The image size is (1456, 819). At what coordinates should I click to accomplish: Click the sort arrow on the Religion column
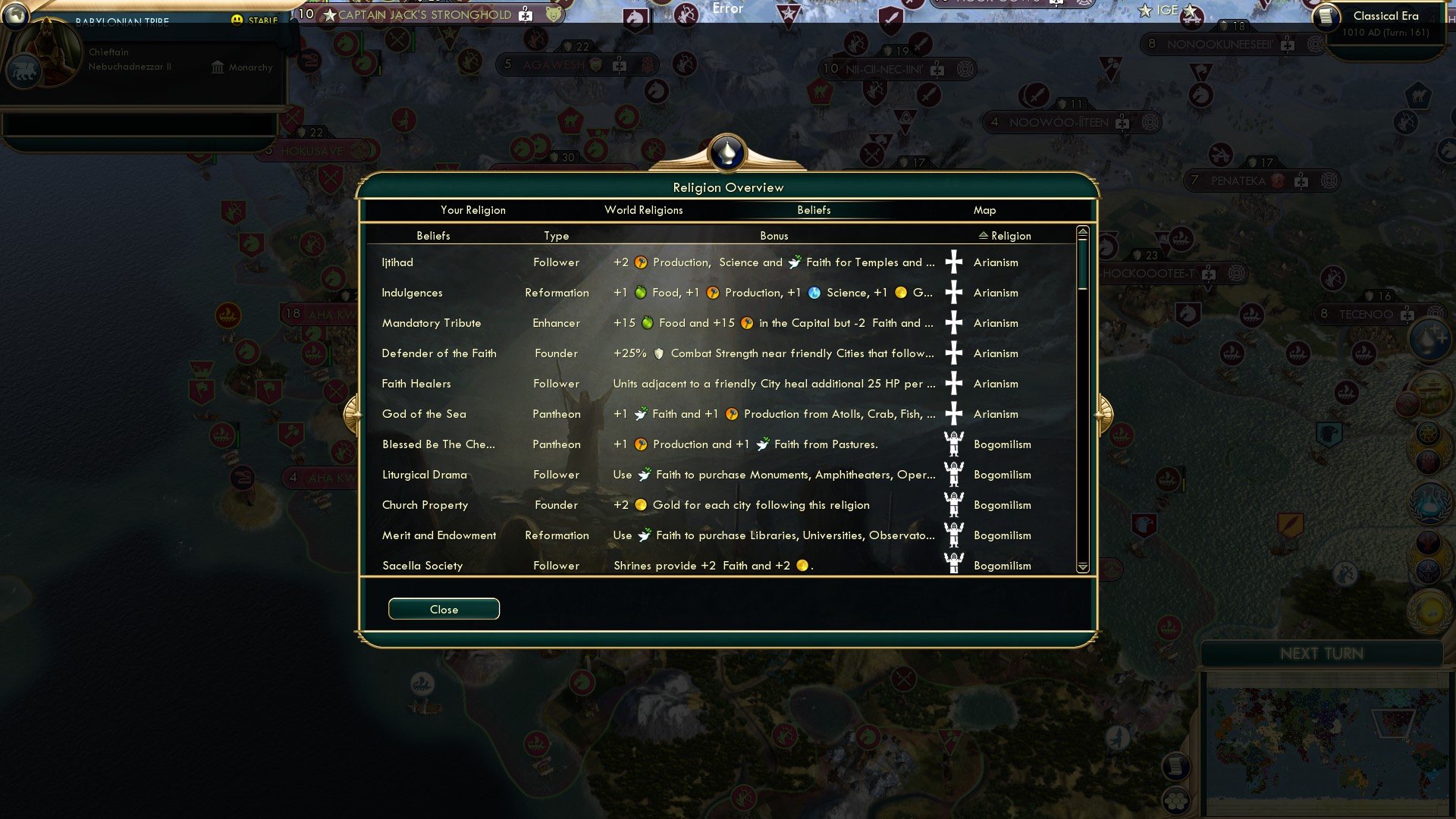click(984, 235)
